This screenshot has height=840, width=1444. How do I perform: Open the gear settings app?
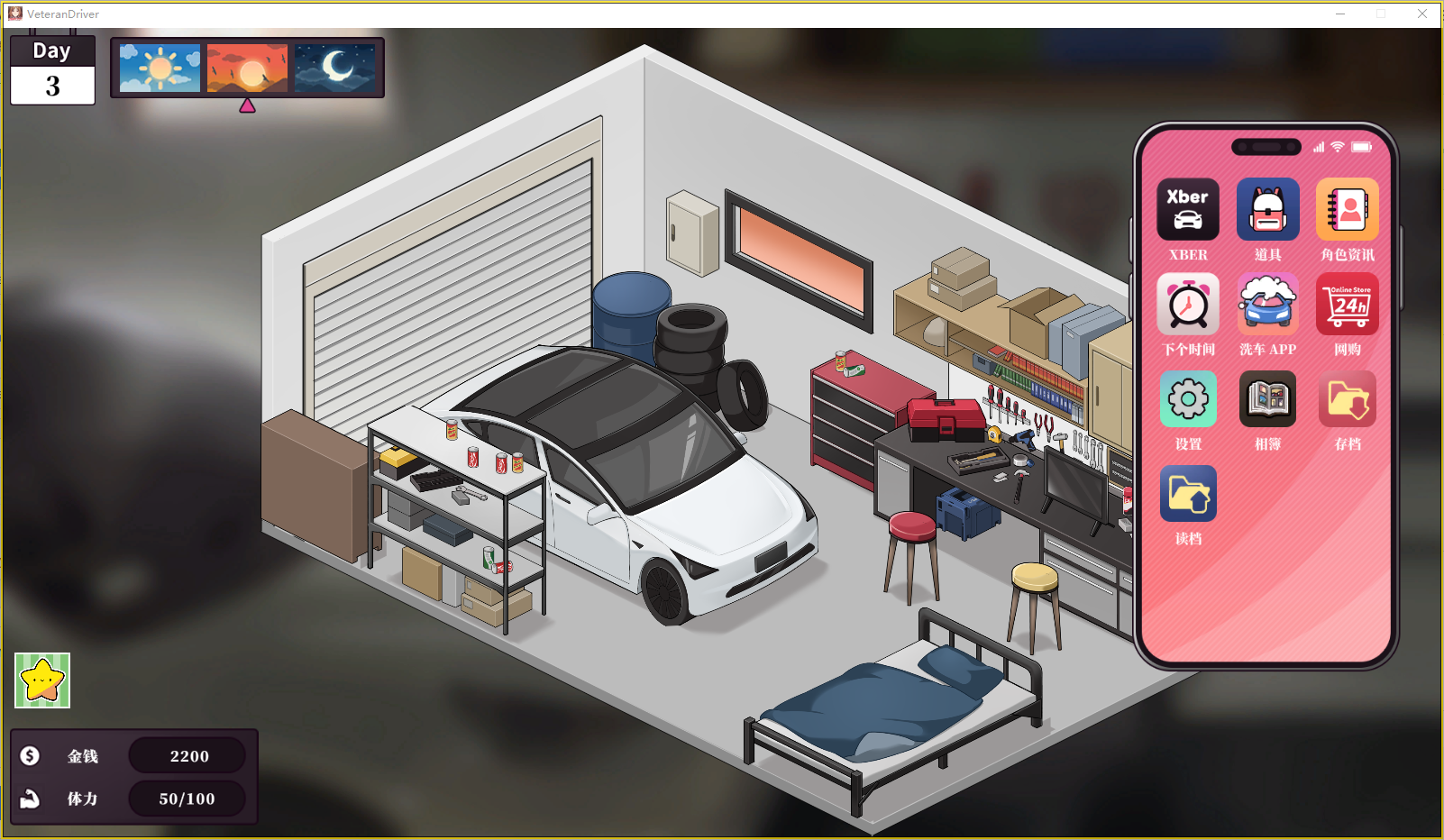pyautogui.click(x=1188, y=399)
